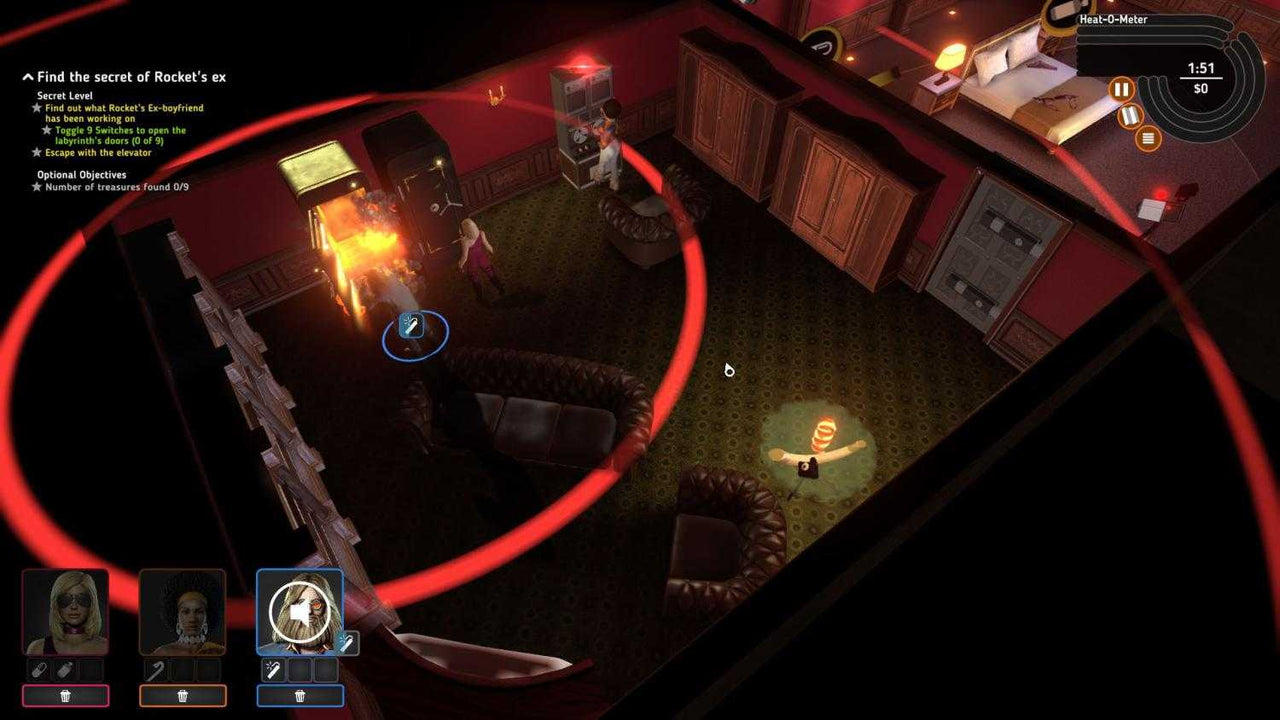Viewport: 1280px width, 720px height.
Task: Click the dynamite badge on the third portrait corner
Action: coord(347,641)
